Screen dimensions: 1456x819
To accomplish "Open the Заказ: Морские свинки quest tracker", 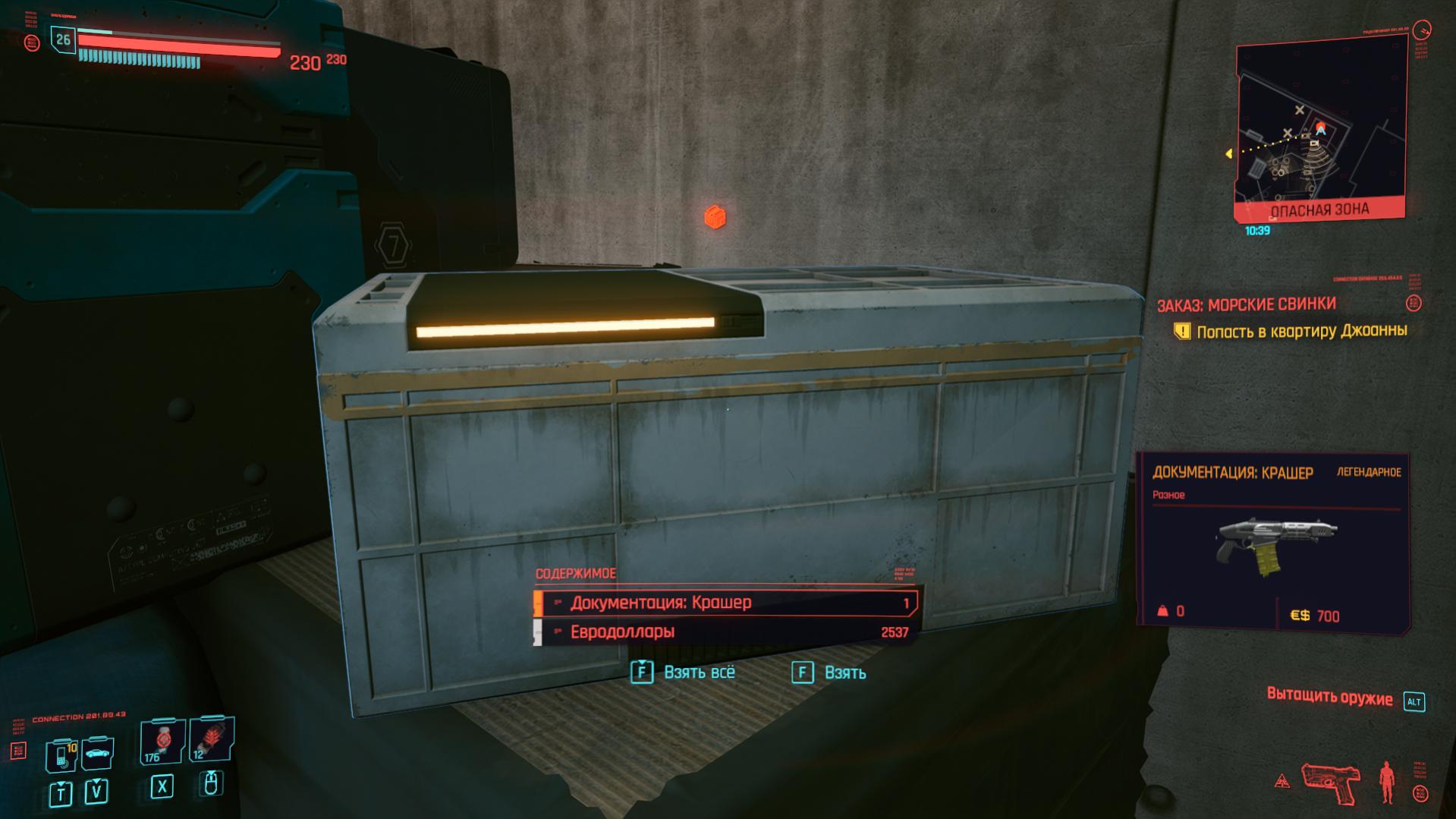I will pyautogui.click(x=1246, y=304).
